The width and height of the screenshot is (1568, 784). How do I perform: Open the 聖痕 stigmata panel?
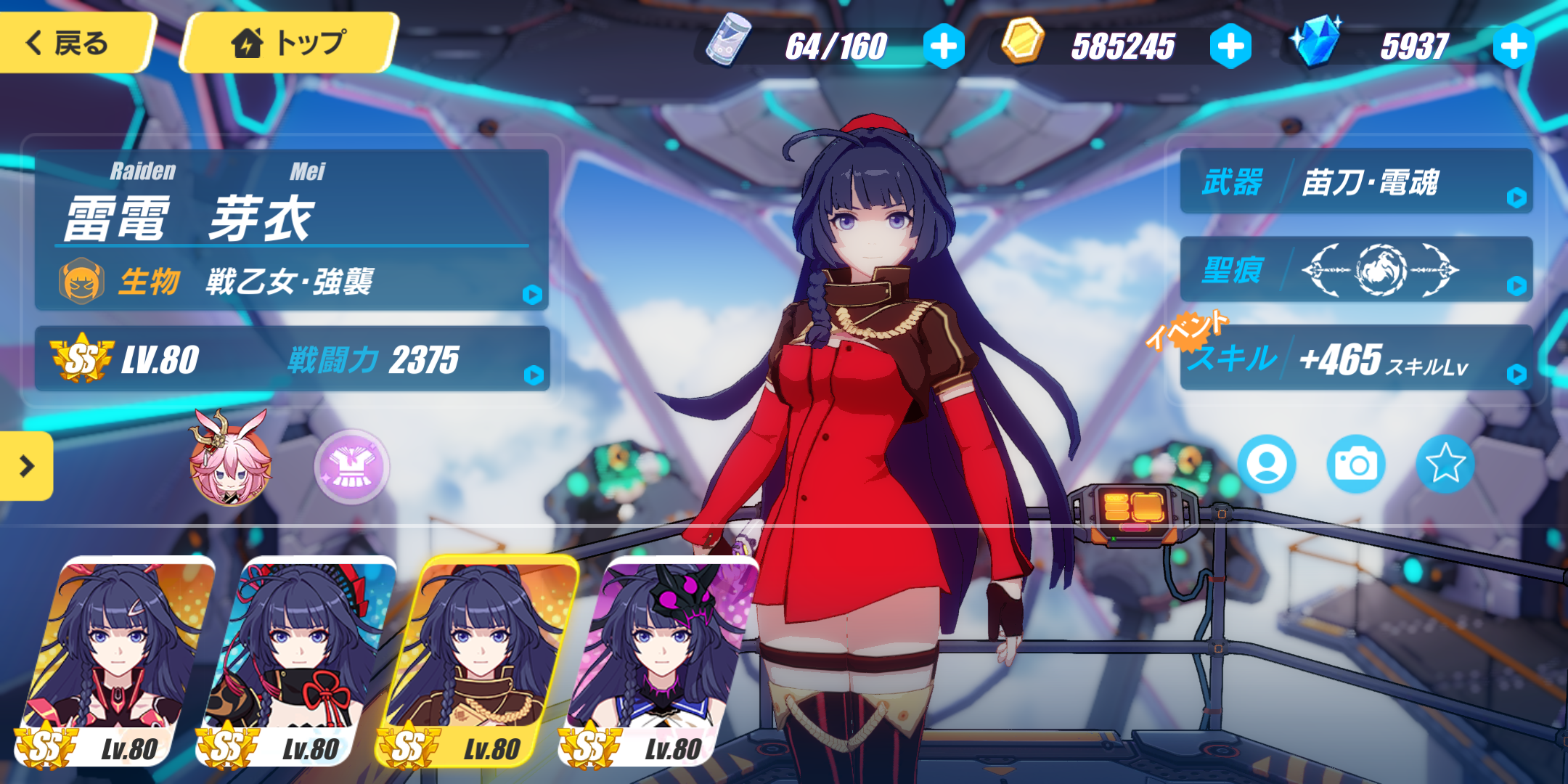point(1356,270)
